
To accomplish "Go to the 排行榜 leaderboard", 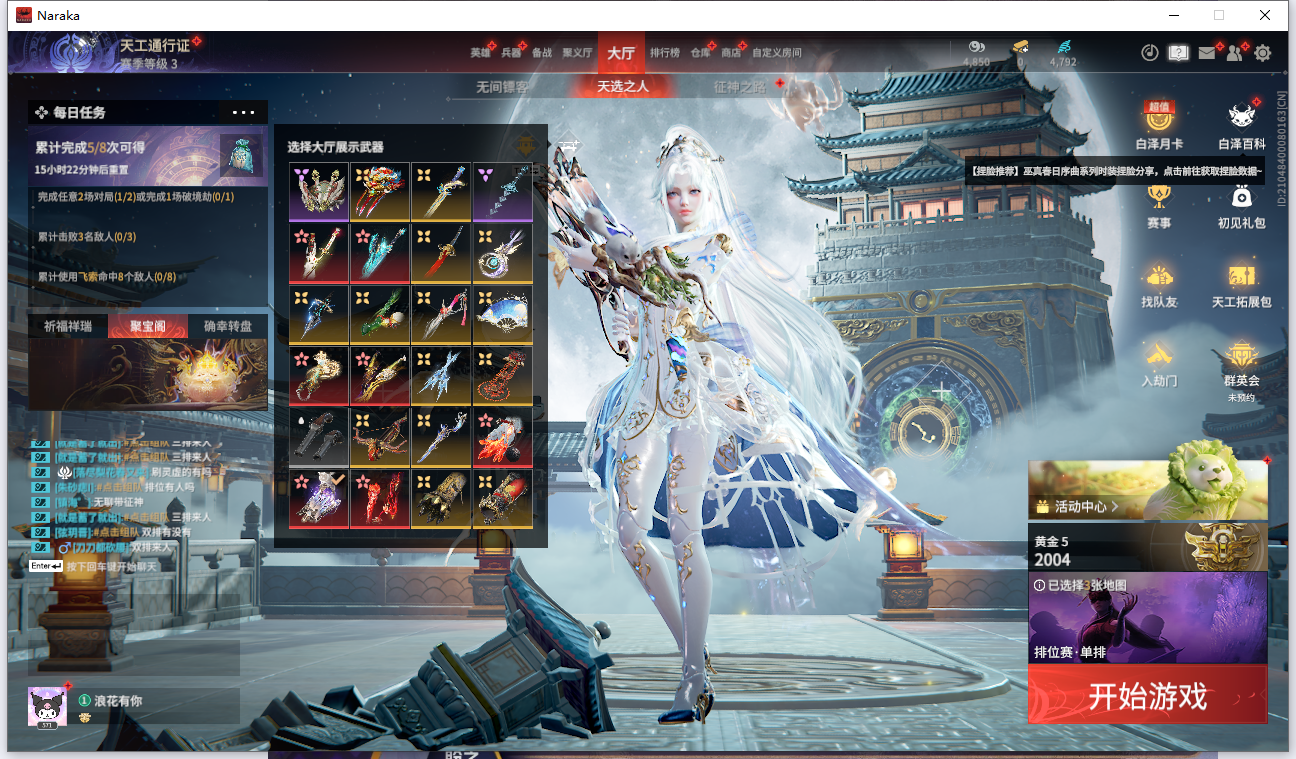I will click(665, 53).
